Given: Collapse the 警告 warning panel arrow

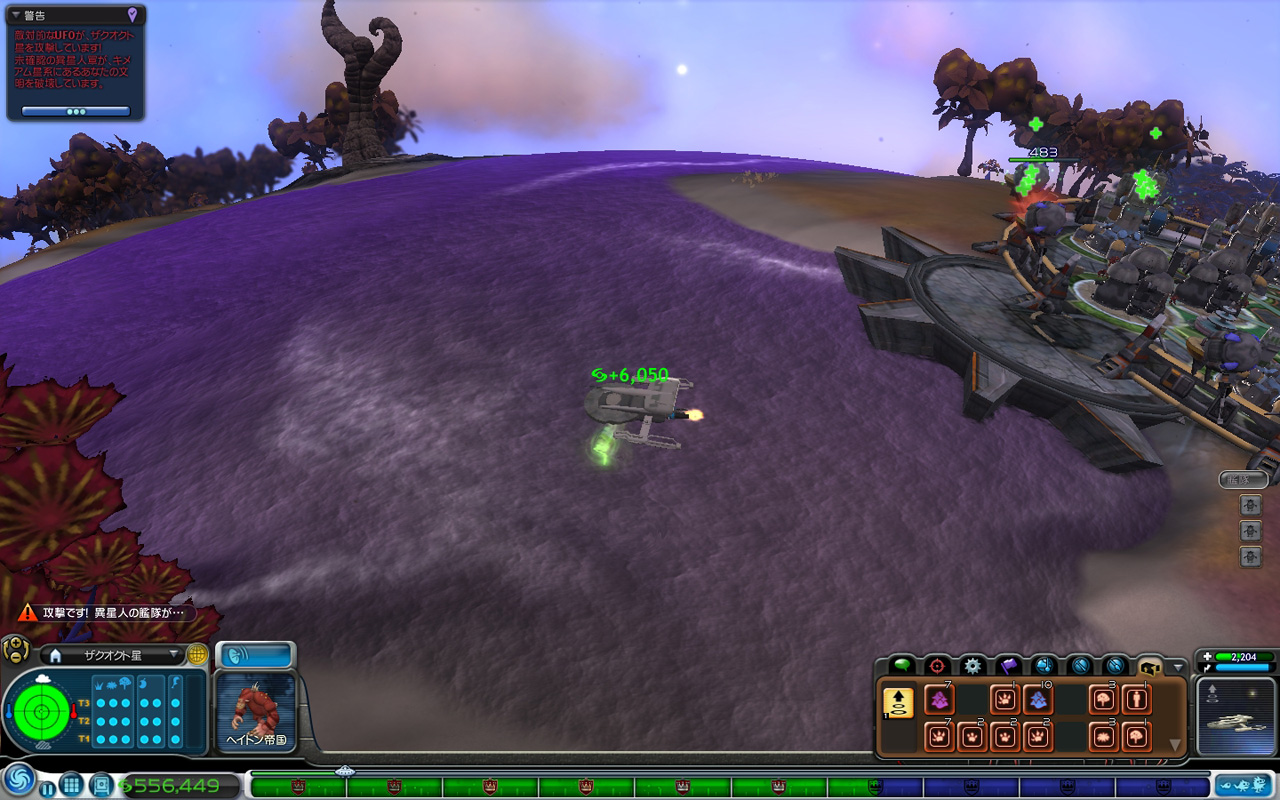Looking at the screenshot, I should [x=15, y=15].
